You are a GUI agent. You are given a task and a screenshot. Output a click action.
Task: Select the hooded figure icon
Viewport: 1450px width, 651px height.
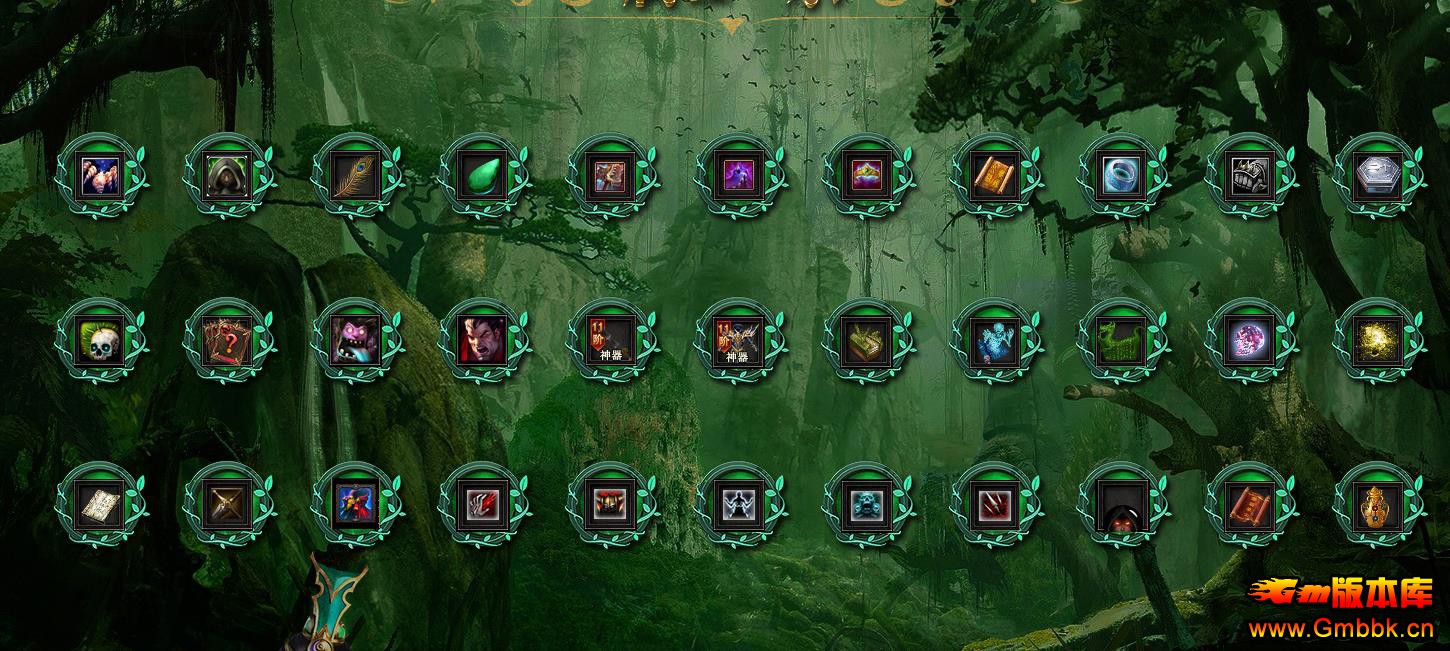point(228,177)
